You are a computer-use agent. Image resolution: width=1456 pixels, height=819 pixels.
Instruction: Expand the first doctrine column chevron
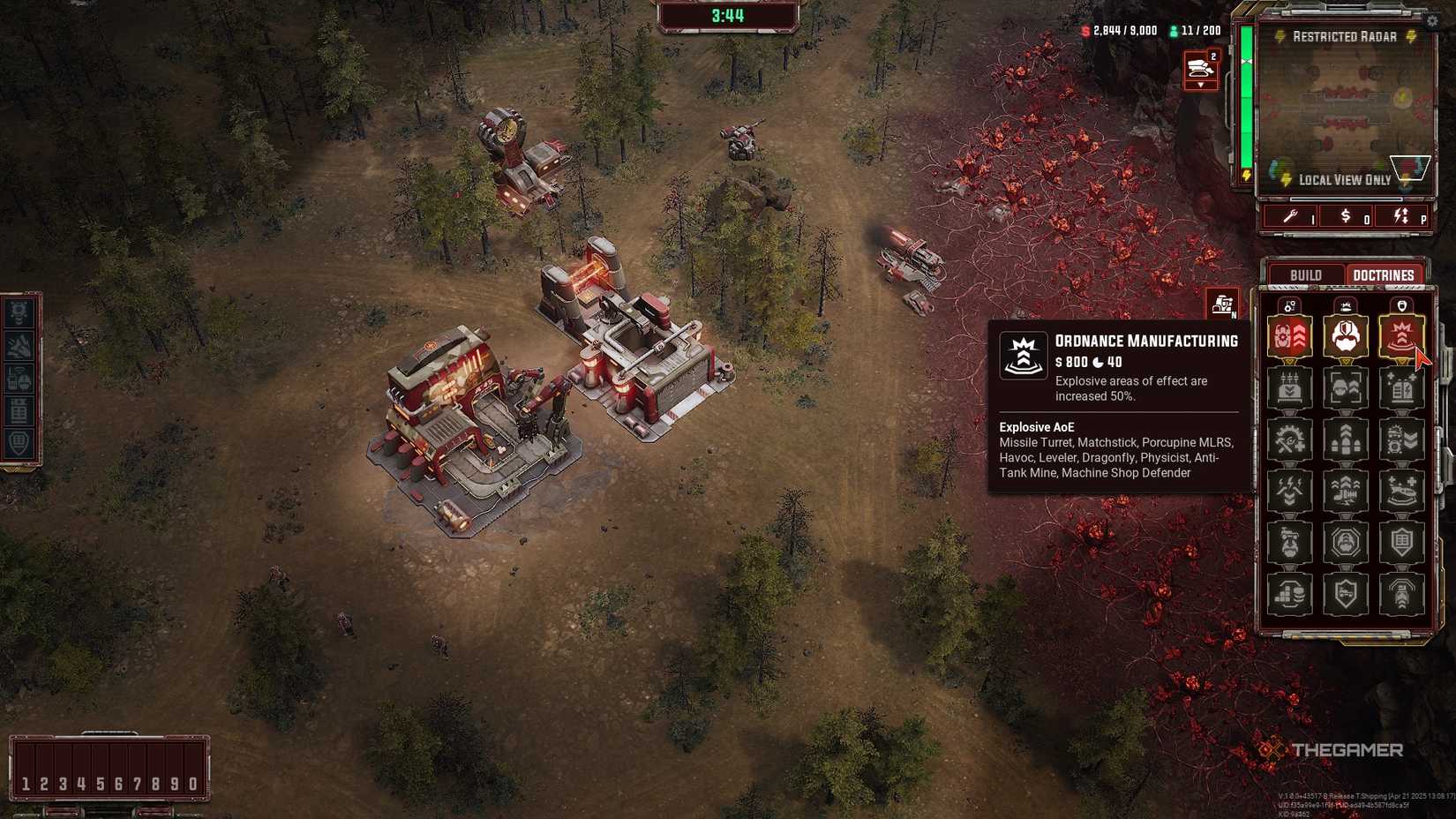pyautogui.click(x=1290, y=360)
